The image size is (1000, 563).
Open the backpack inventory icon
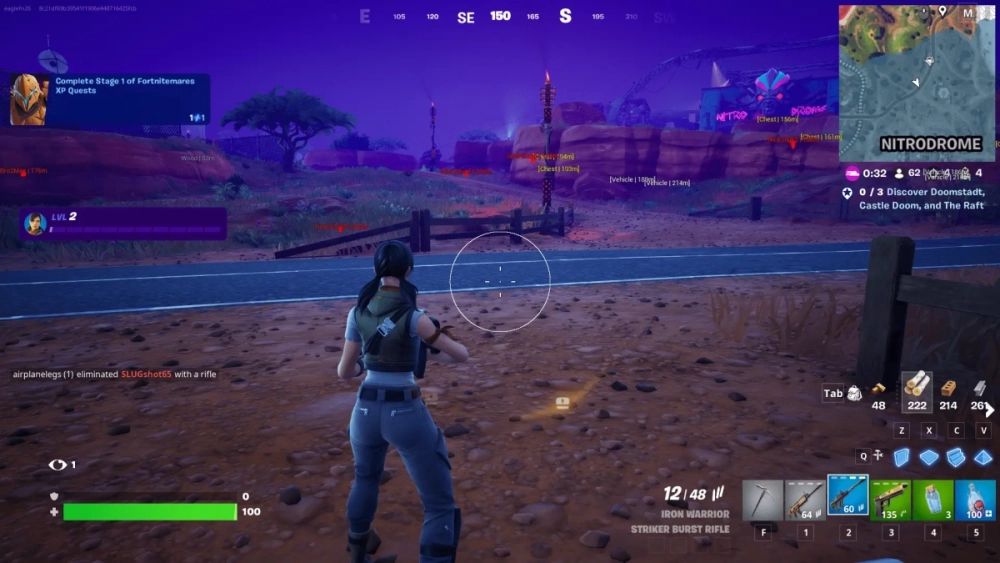855,394
